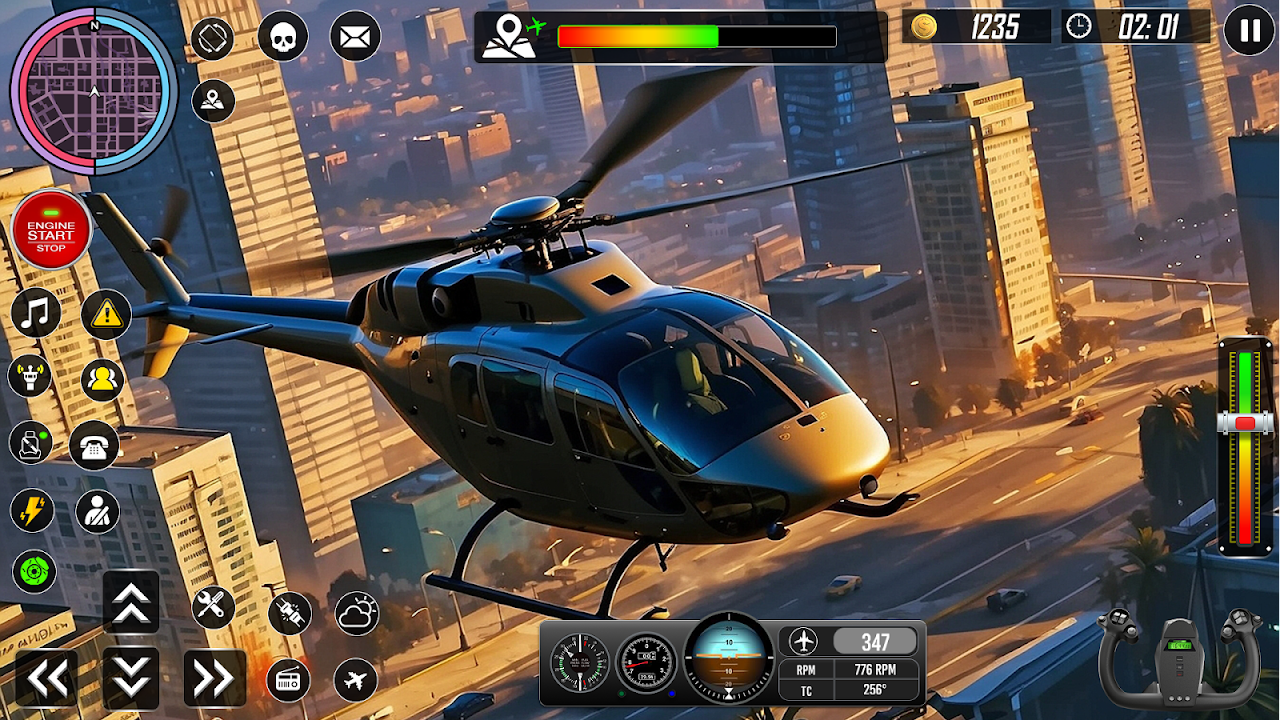Fasten the seatbelt icon
1280x720 pixels.
tap(97, 512)
